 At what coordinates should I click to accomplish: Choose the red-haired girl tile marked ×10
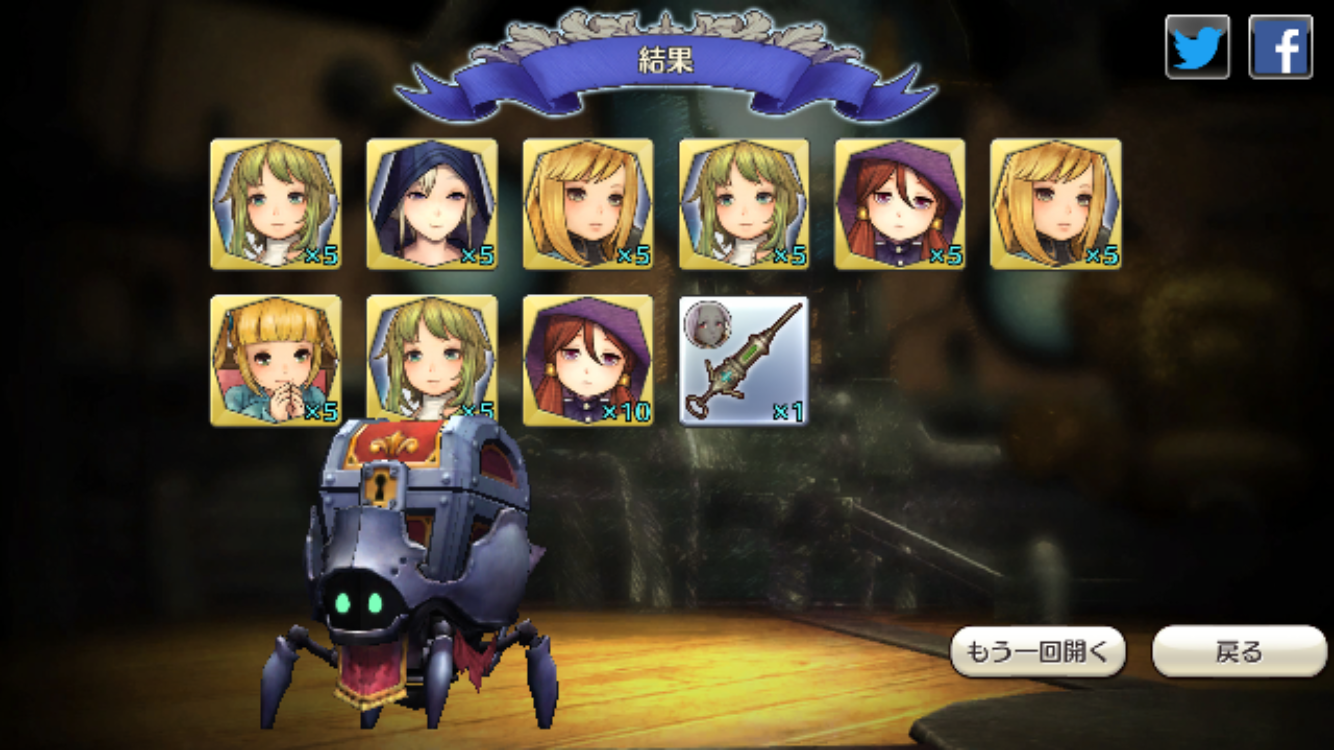pyautogui.click(x=588, y=360)
